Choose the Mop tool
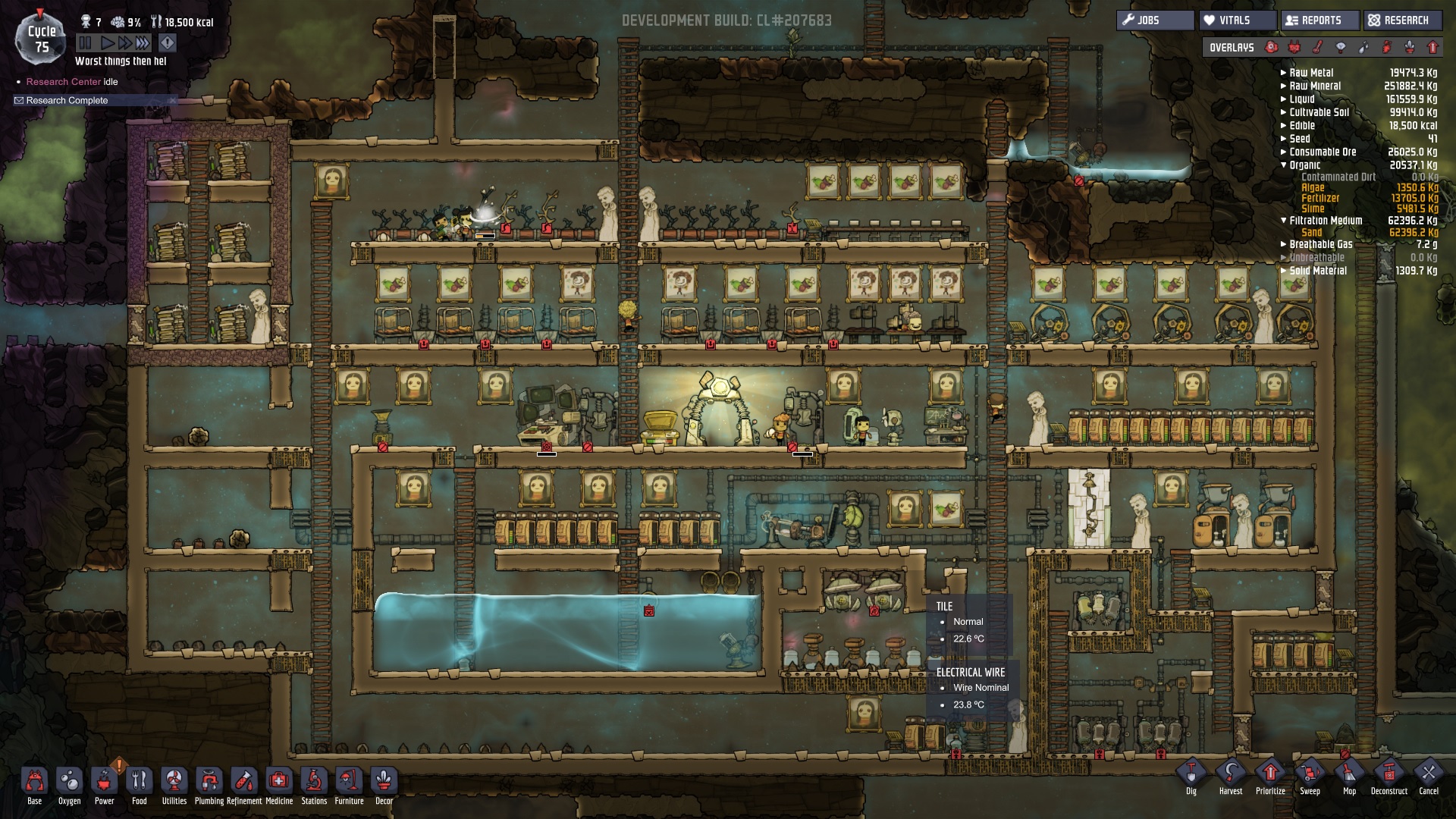Viewport: 1456px width, 819px height. [1349, 774]
